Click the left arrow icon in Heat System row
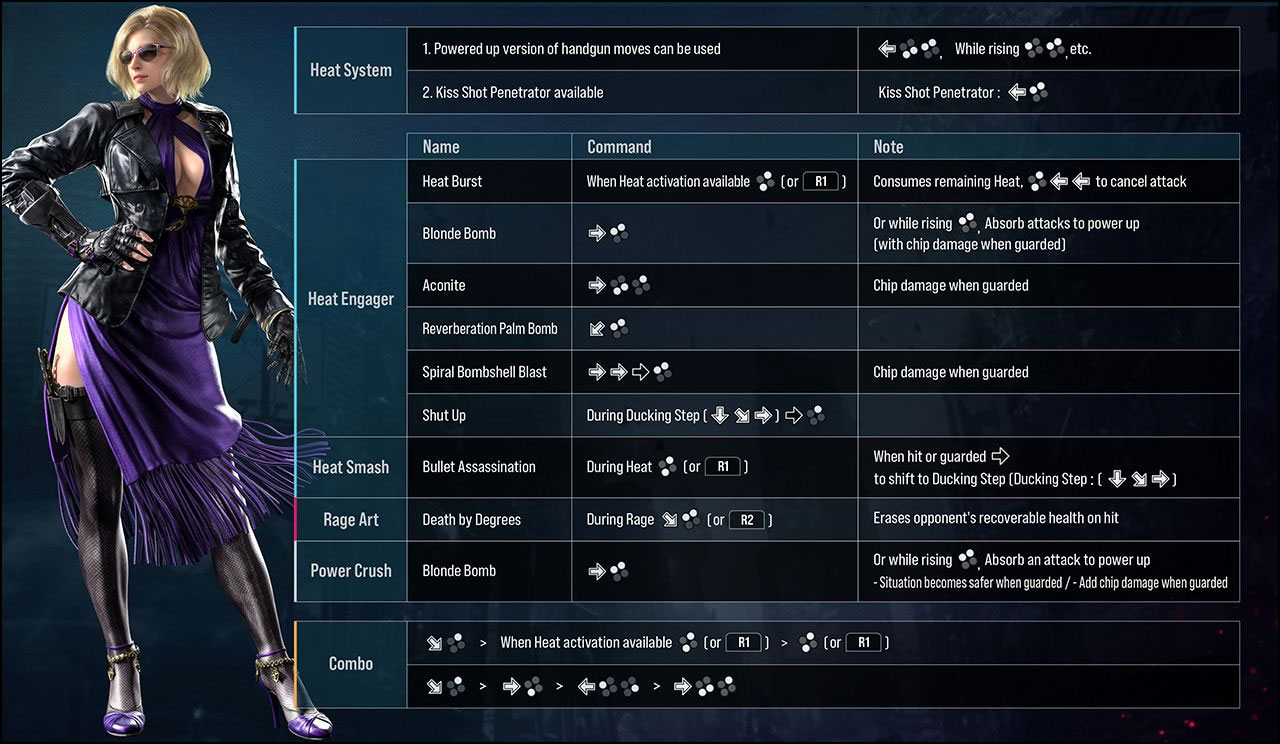The height and width of the screenshot is (744, 1280). coord(886,47)
